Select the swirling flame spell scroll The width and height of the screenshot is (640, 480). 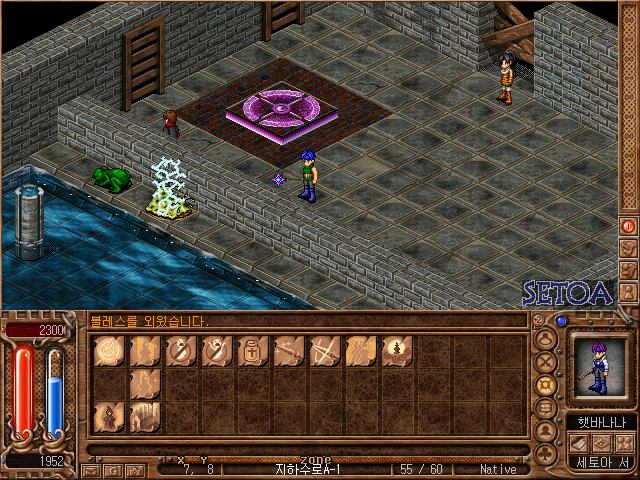109,351
